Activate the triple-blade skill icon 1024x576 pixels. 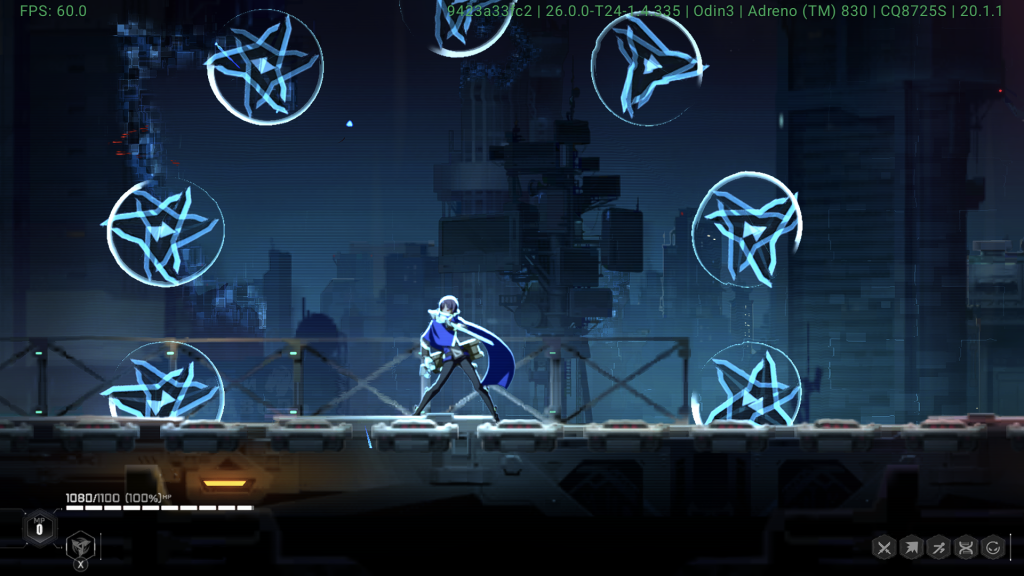coord(81,545)
